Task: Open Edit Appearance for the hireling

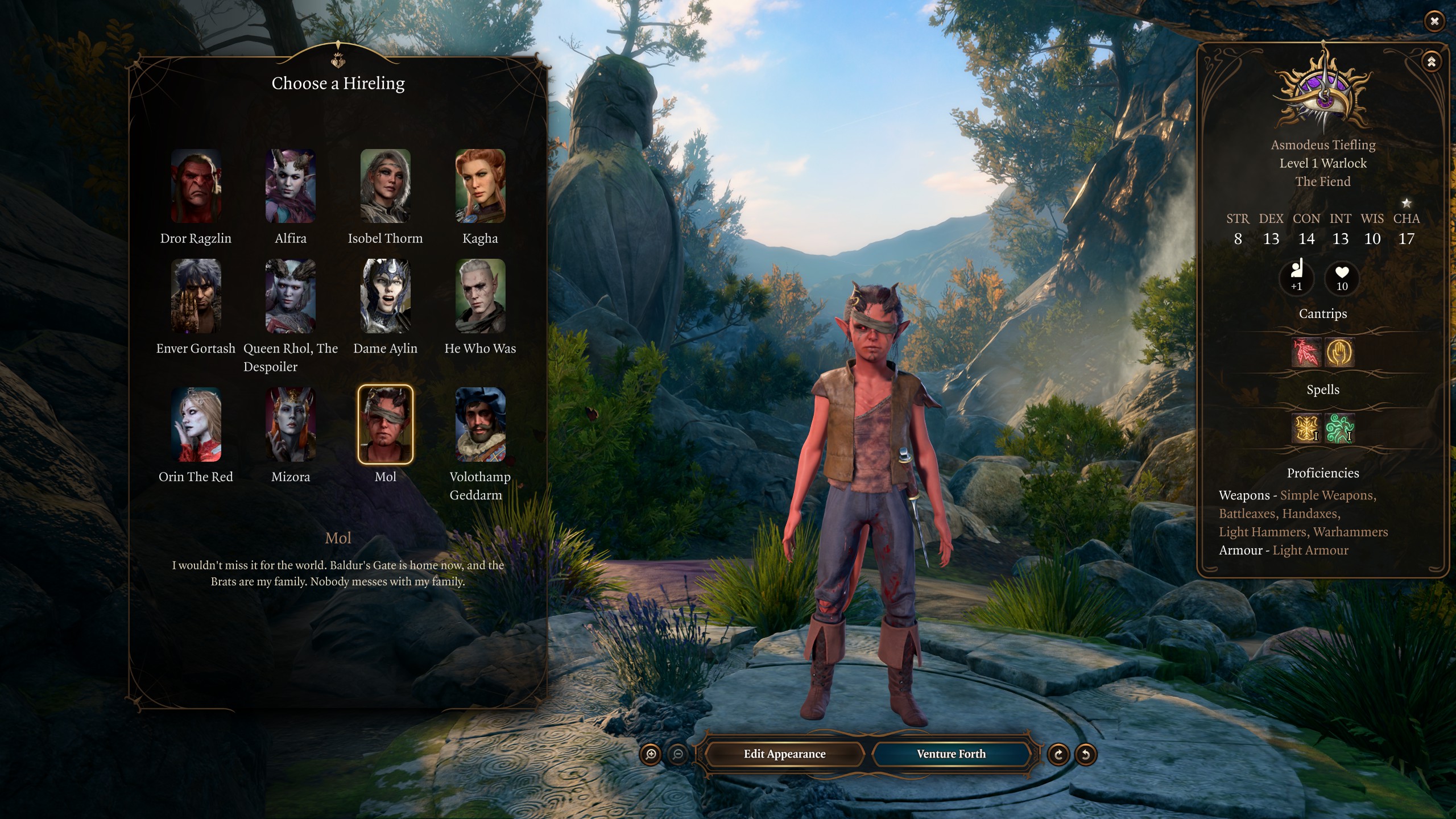Action: click(784, 754)
